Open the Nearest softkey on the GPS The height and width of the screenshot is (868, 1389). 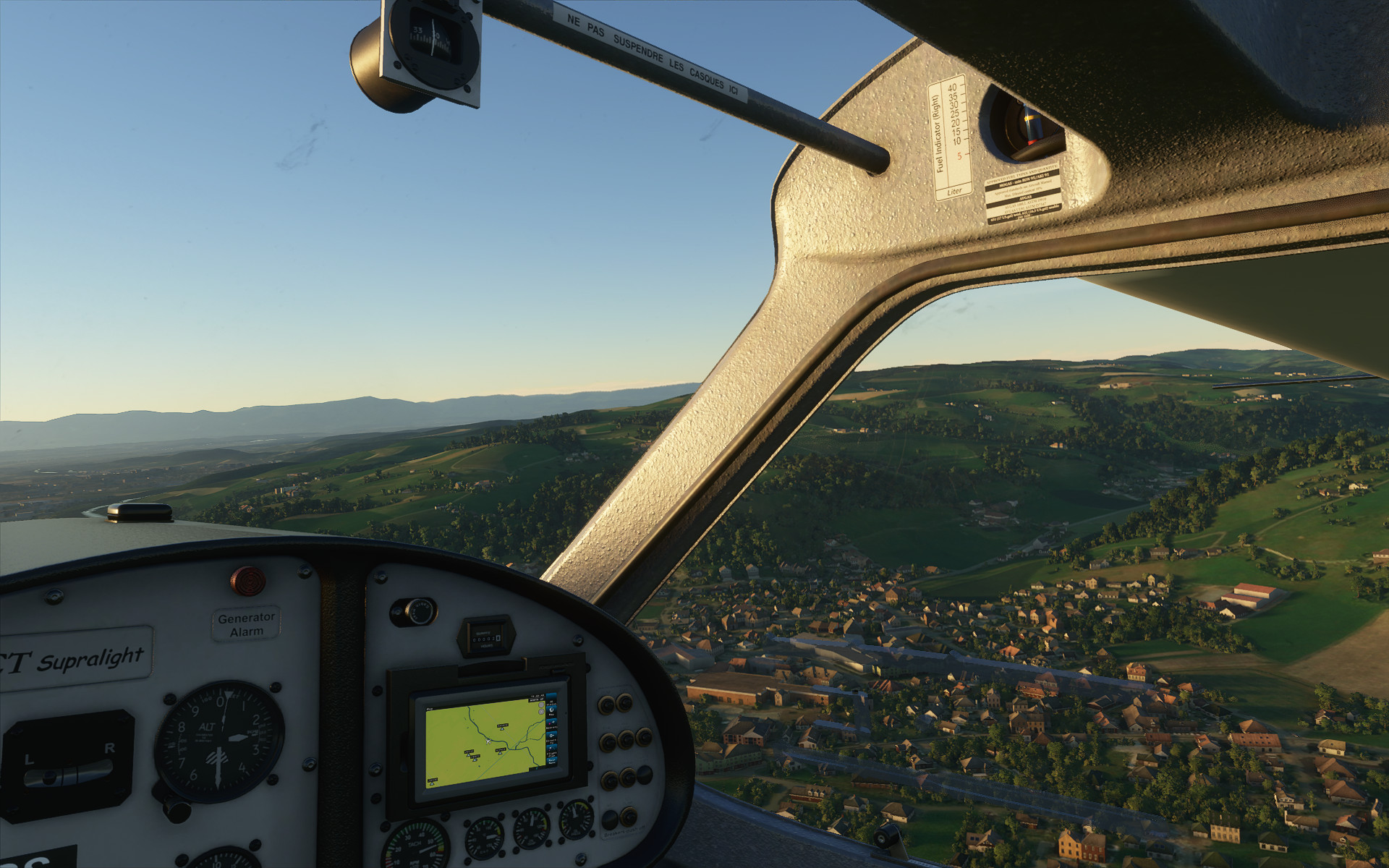551,725
